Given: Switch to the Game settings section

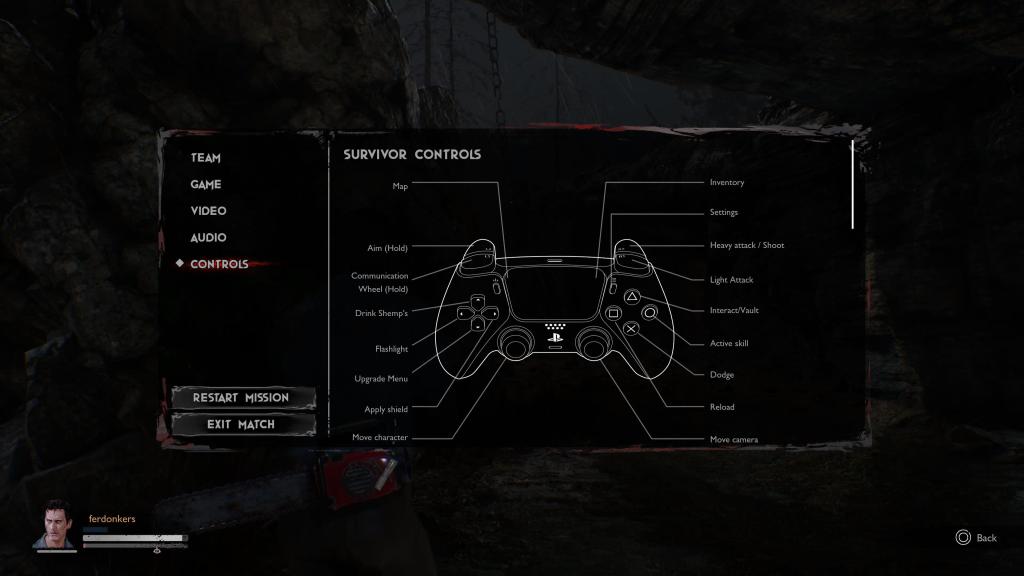Looking at the screenshot, I should click(x=206, y=185).
